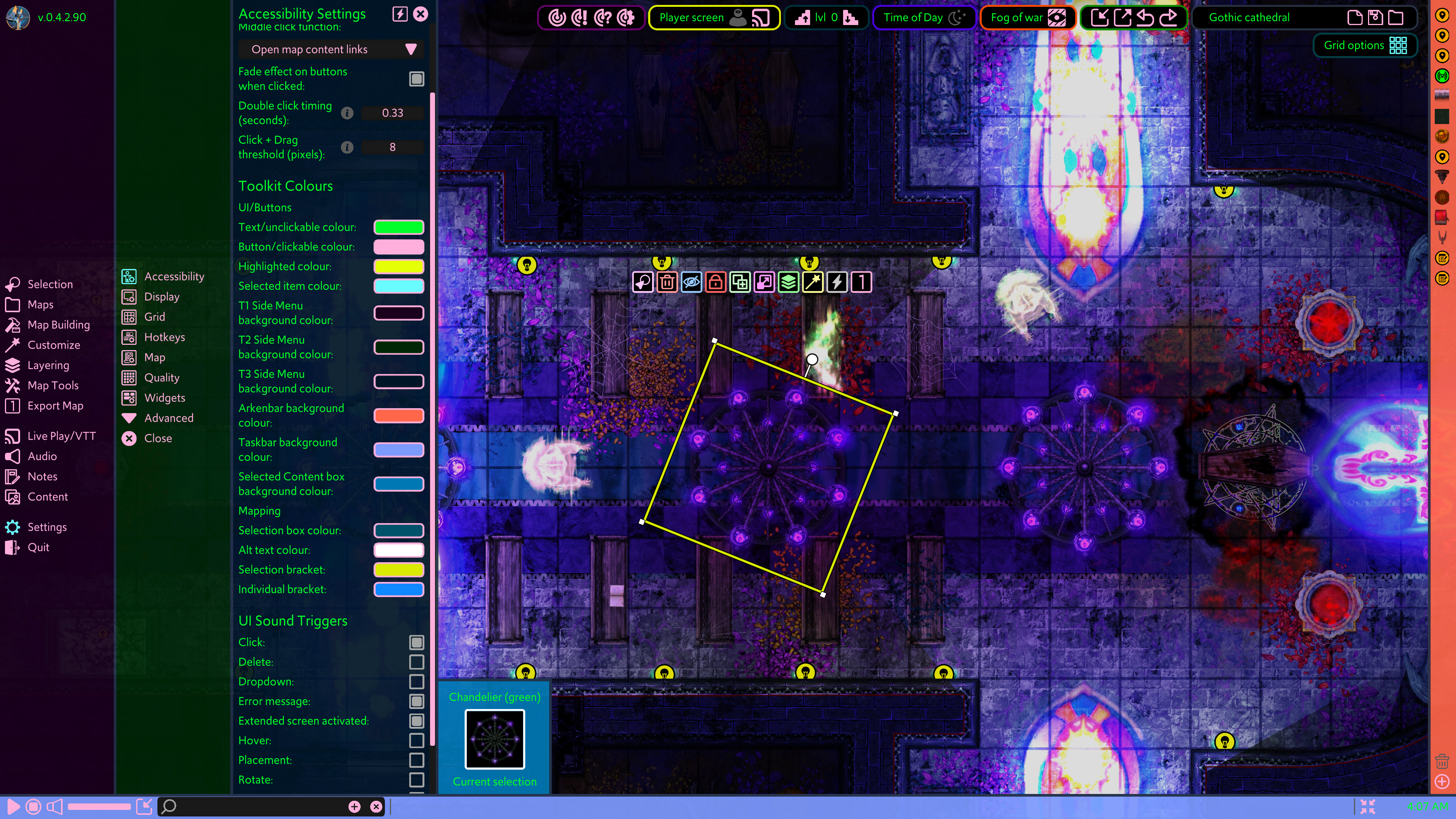Enable the Delete UI sound trigger
The image size is (1456, 819).
click(x=416, y=662)
